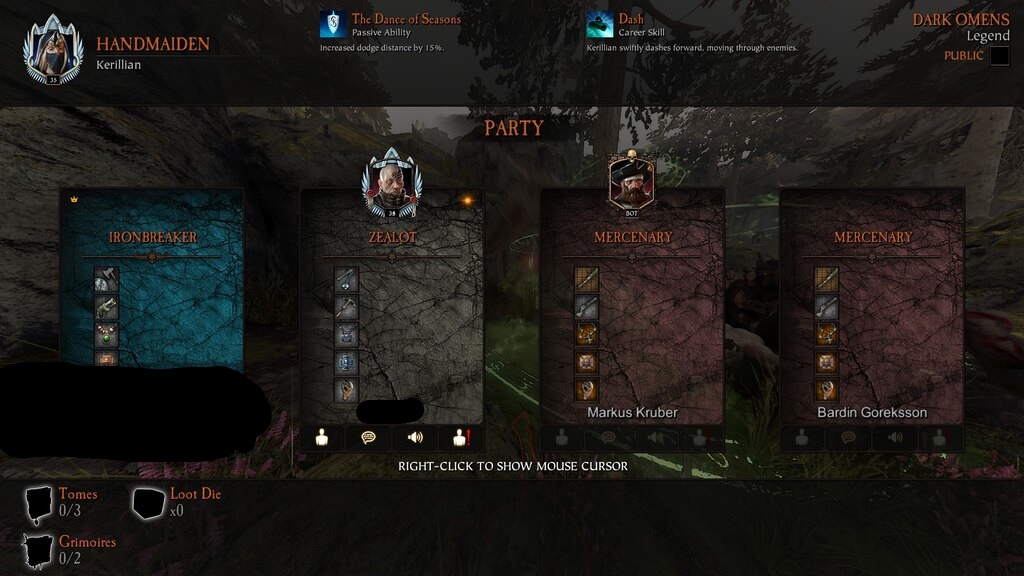Toggle the Zealot player's voice speaker button
Image resolution: width=1024 pixels, height=576 pixels.
(415, 437)
